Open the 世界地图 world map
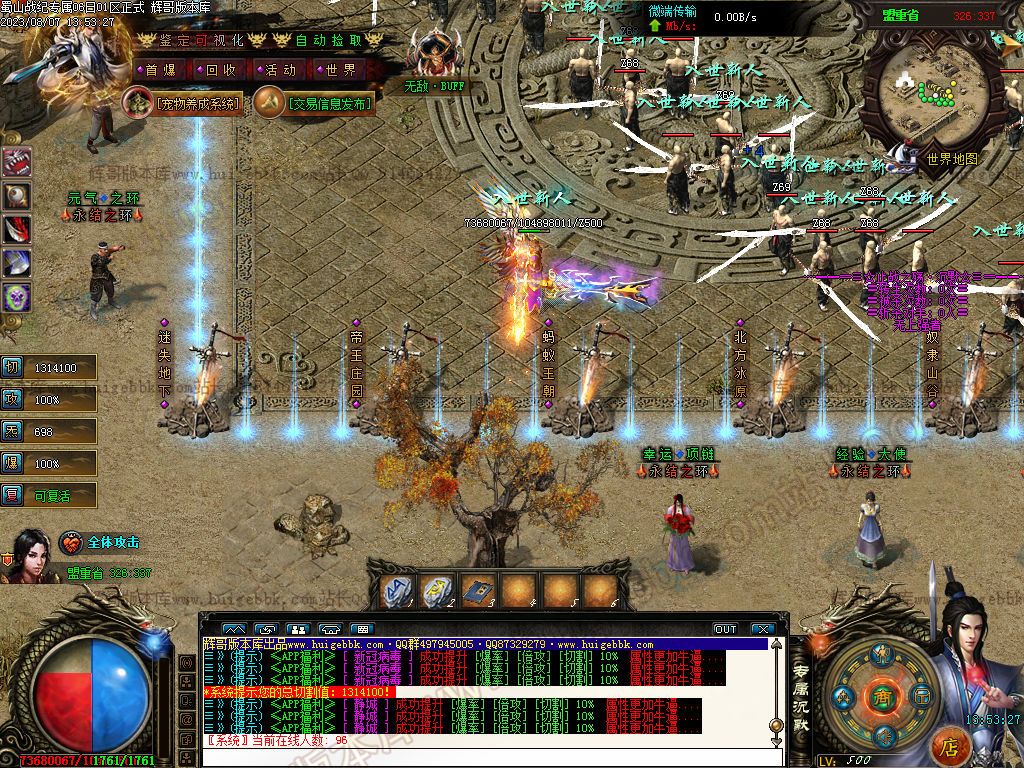This screenshot has width=1024, height=768. pyautogui.click(x=950, y=158)
